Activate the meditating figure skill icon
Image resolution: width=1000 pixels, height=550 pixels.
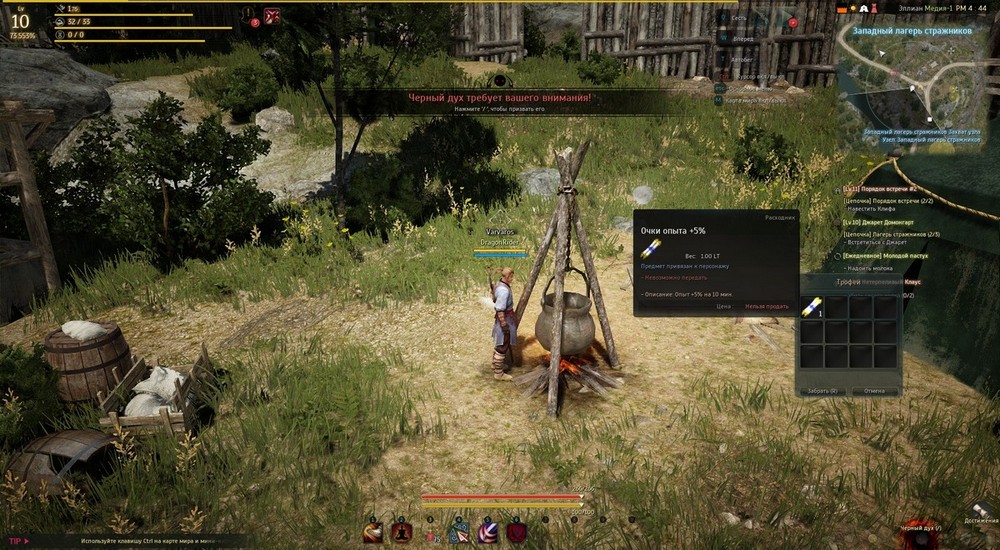(x=402, y=532)
